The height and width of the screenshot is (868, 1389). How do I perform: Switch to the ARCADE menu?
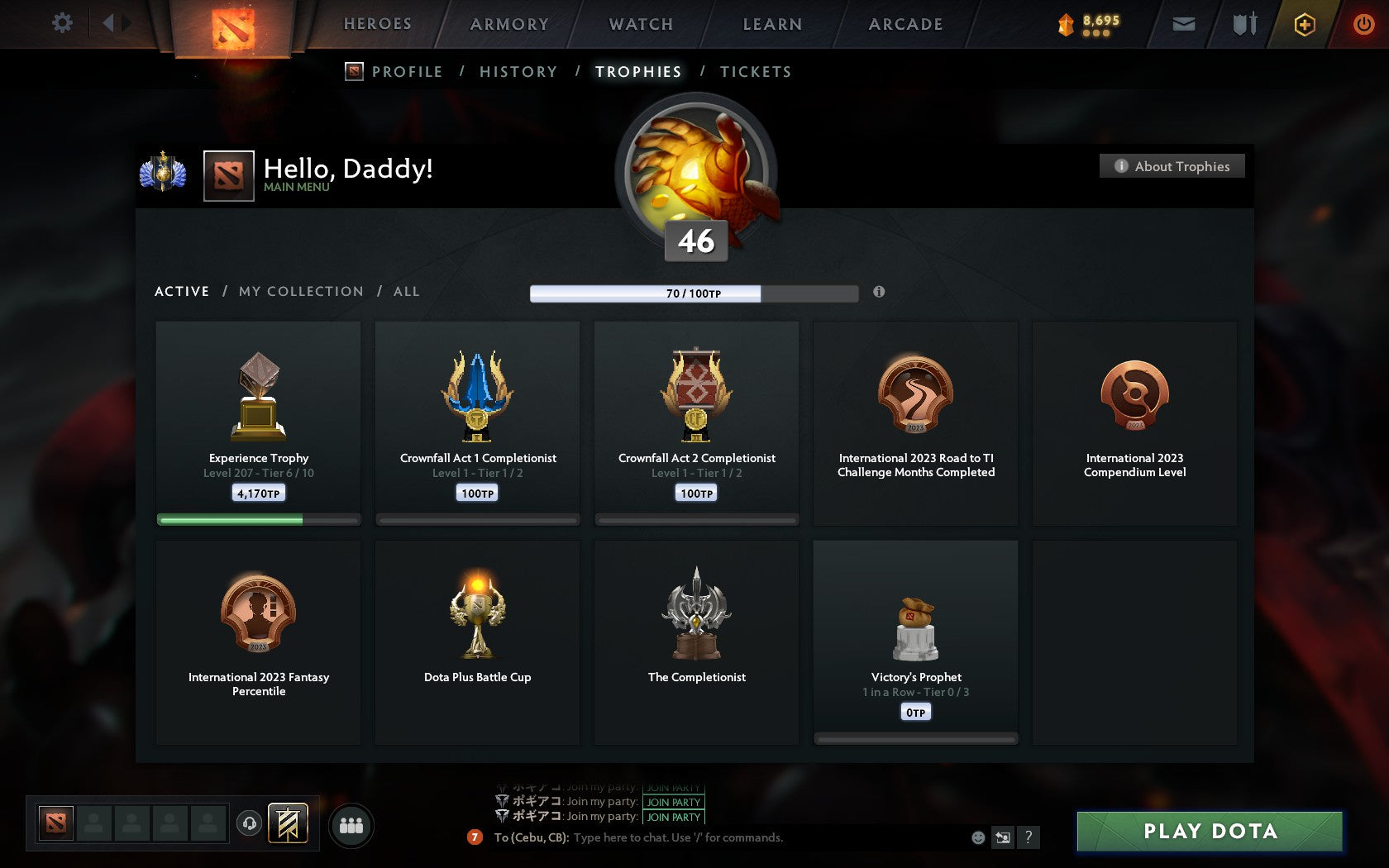(905, 24)
